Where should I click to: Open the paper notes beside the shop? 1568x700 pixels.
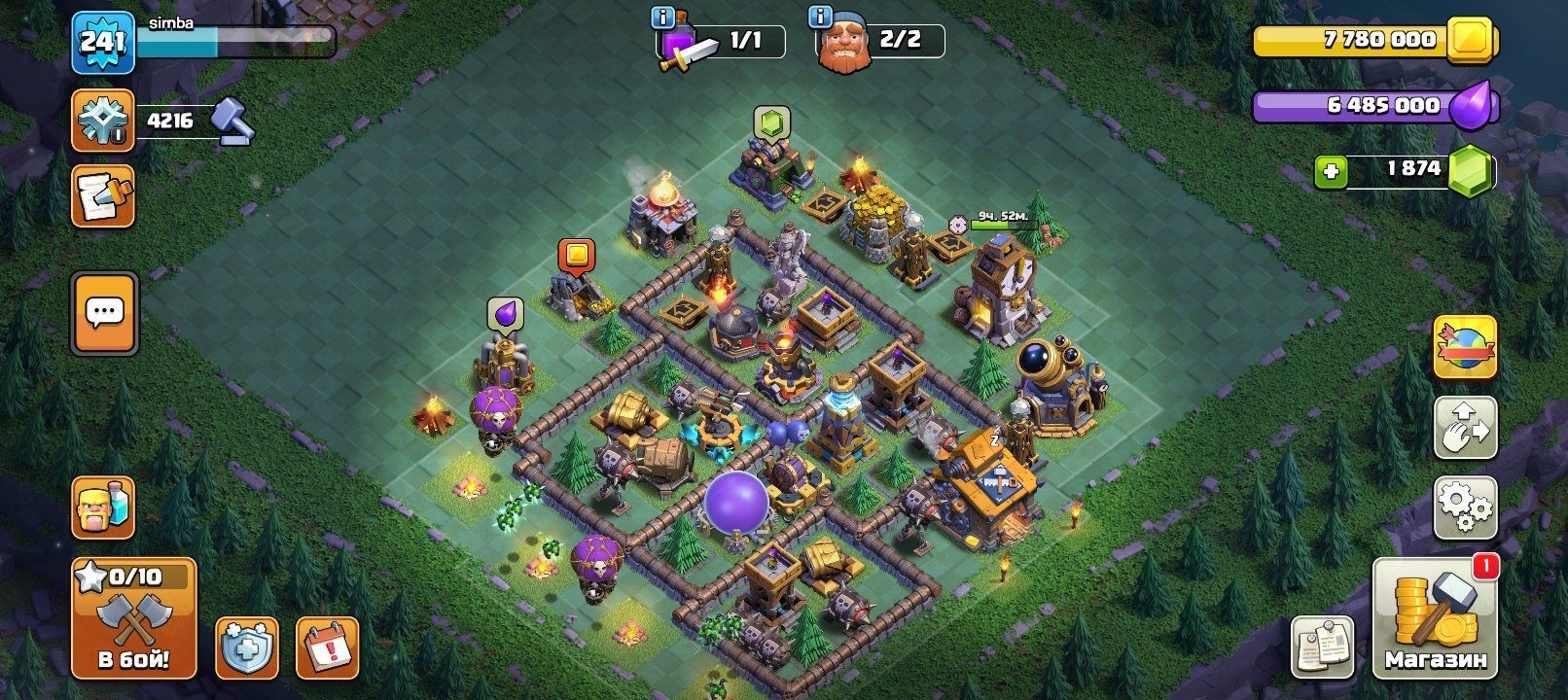[1322, 647]
